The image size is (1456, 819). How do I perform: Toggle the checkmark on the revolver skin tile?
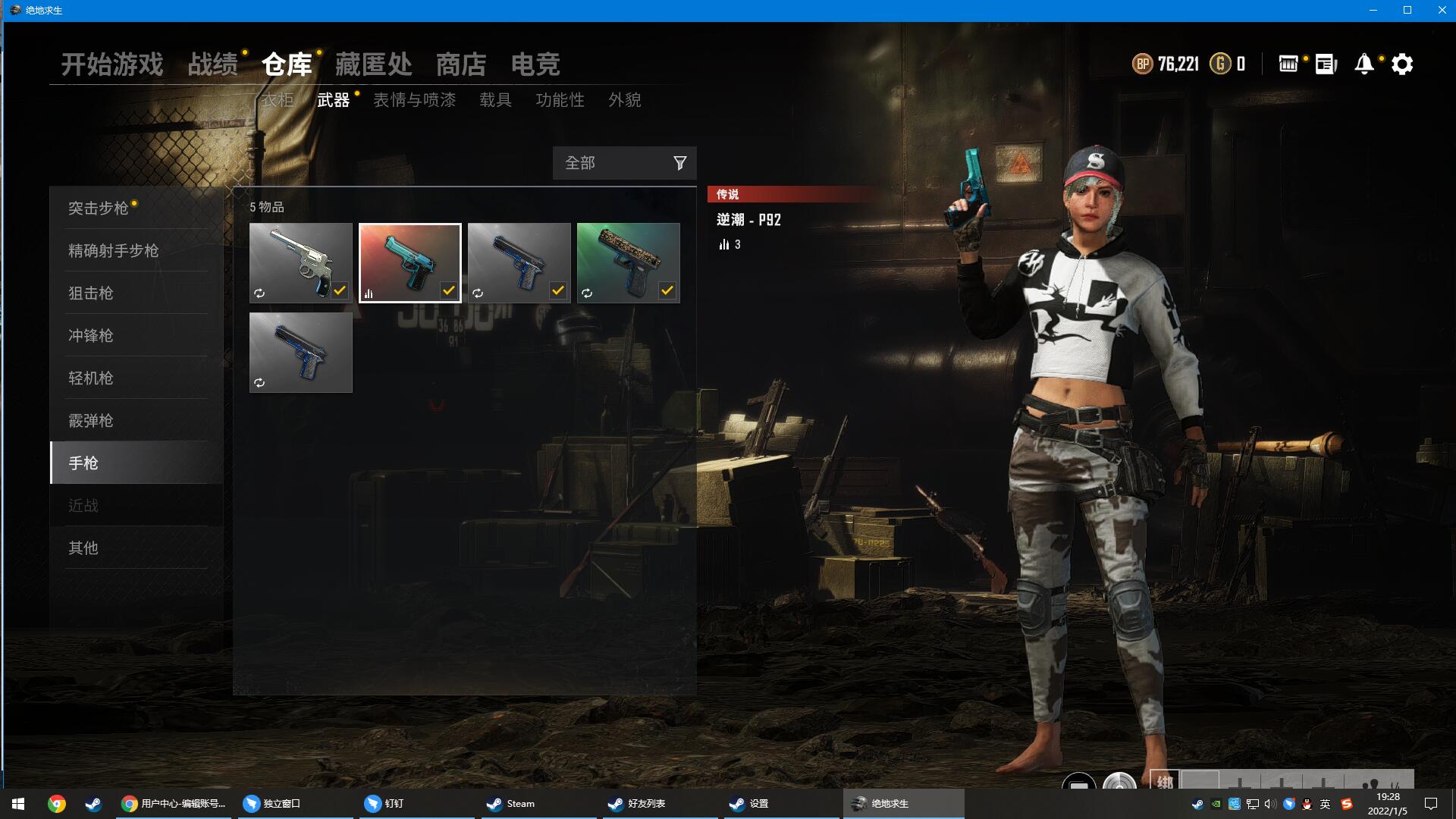[x=340, y=290]
